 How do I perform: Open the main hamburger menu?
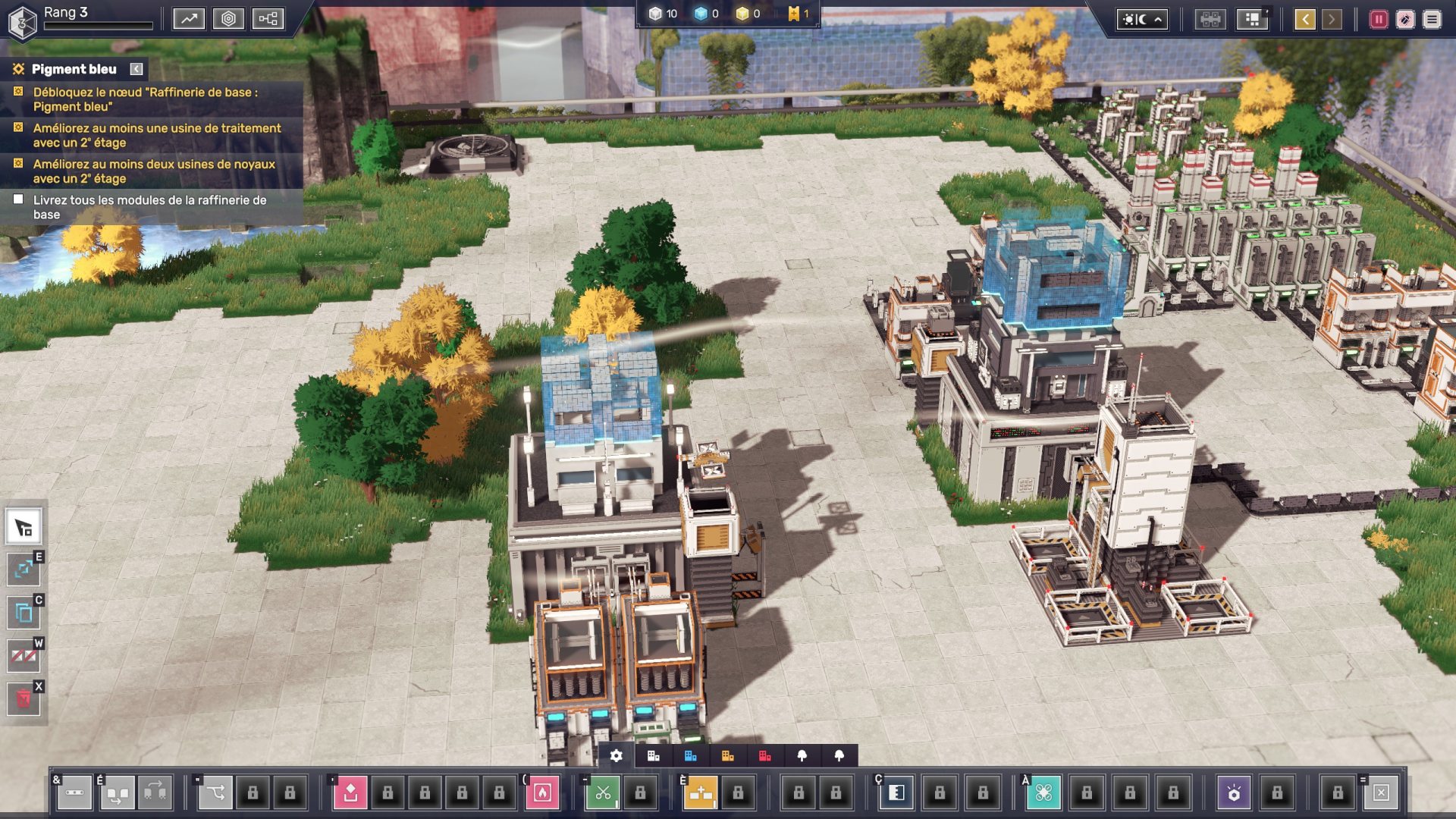click(1432, 19)
